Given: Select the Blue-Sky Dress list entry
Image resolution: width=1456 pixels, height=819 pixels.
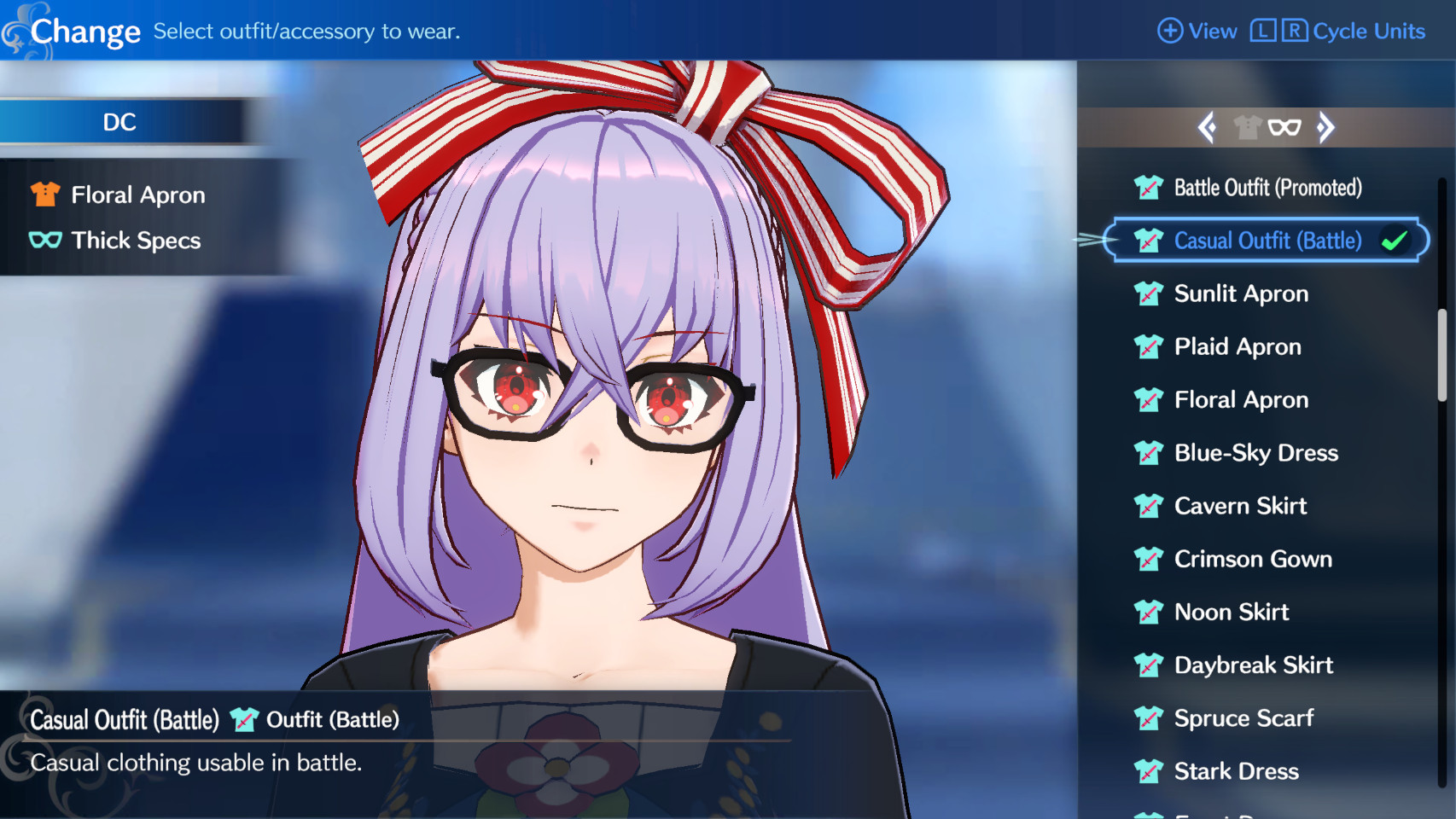Looking at the screenshot, I should click(x=1255, y=453).
